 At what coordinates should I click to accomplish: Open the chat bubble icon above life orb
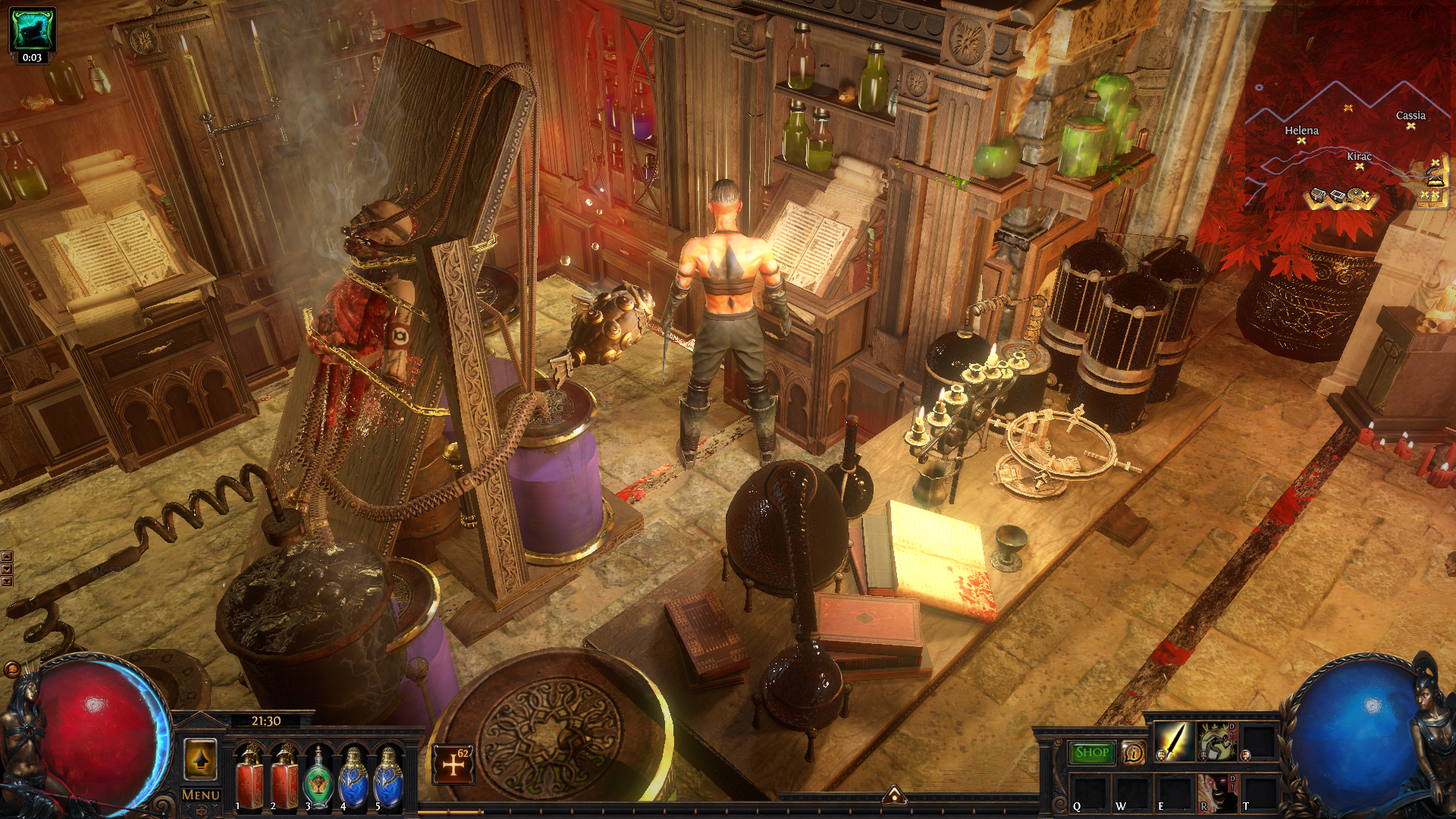[12, 670]
